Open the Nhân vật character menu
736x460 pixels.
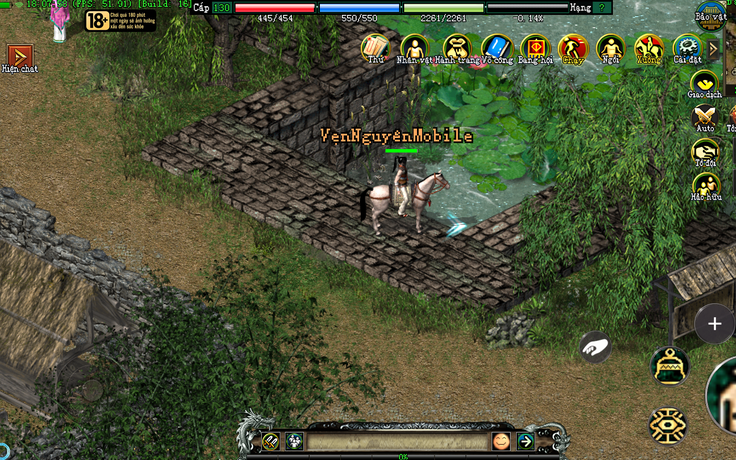pyautogui.click(x=413, y=47)
